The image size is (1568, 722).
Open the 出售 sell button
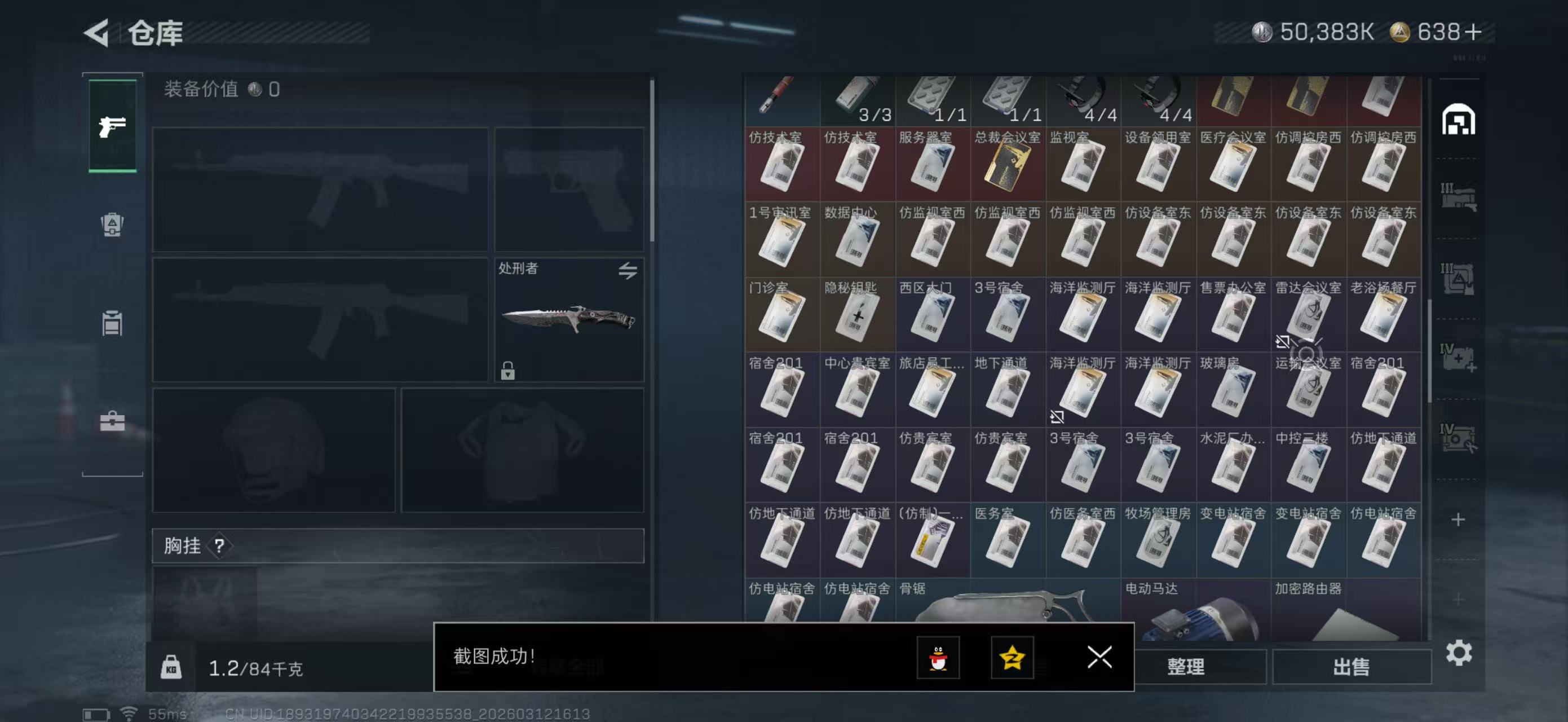1351,667
